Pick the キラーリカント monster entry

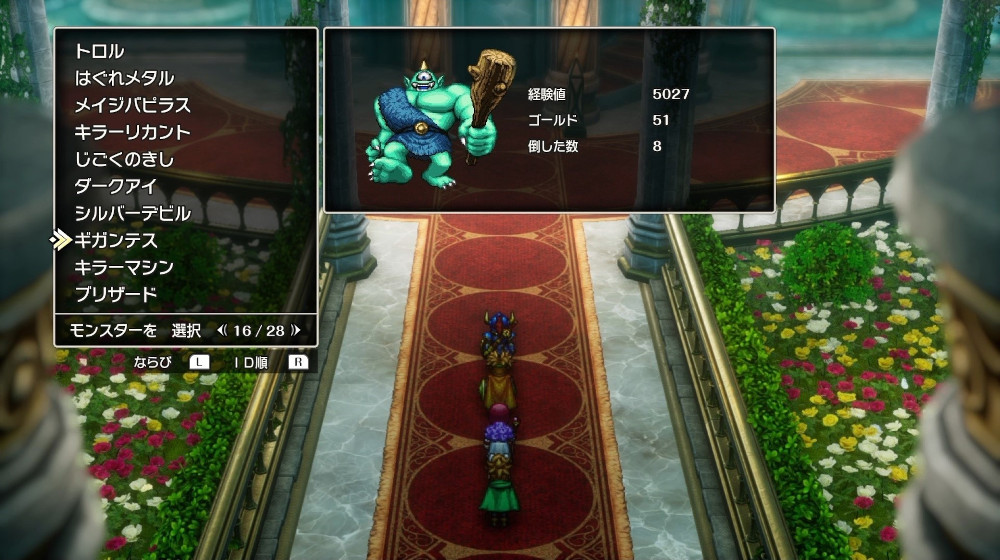tap(132, 132)
